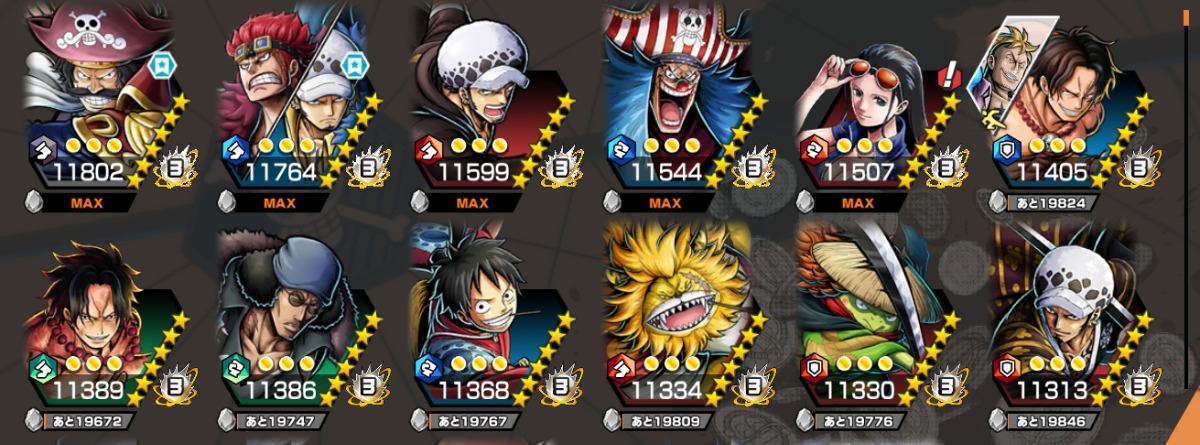Select the green-type character rated 11389
The height and width of the screenshot is (445, 1200).
(107, 325)
